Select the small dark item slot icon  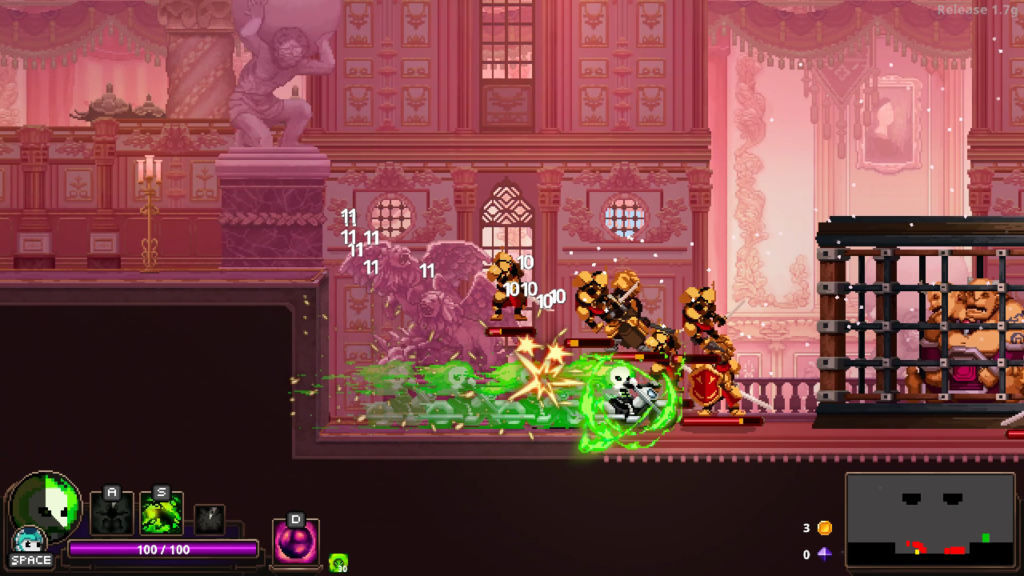pos(209,519)
